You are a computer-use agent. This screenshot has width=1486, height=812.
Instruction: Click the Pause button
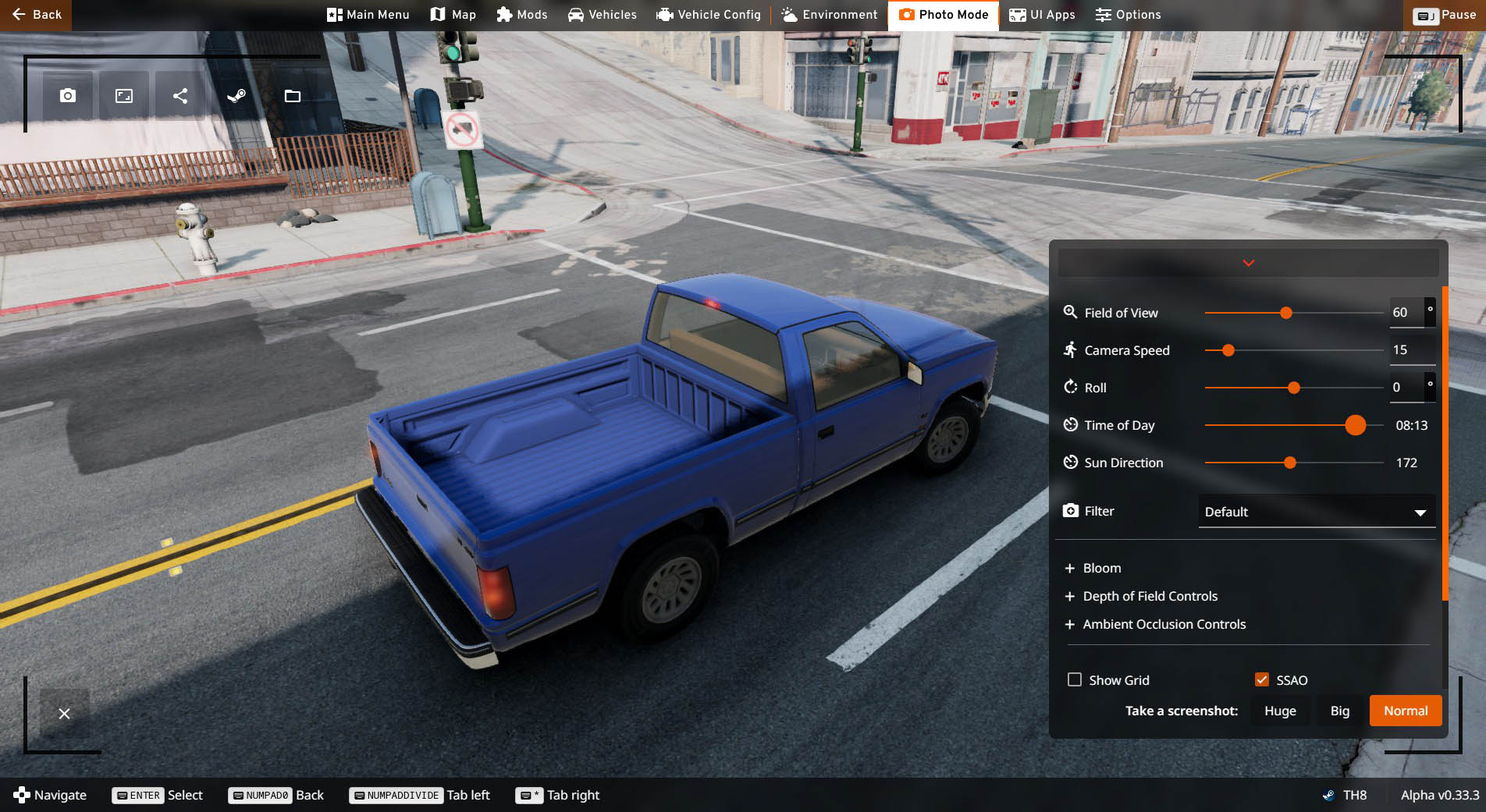tap(1446, 16)
